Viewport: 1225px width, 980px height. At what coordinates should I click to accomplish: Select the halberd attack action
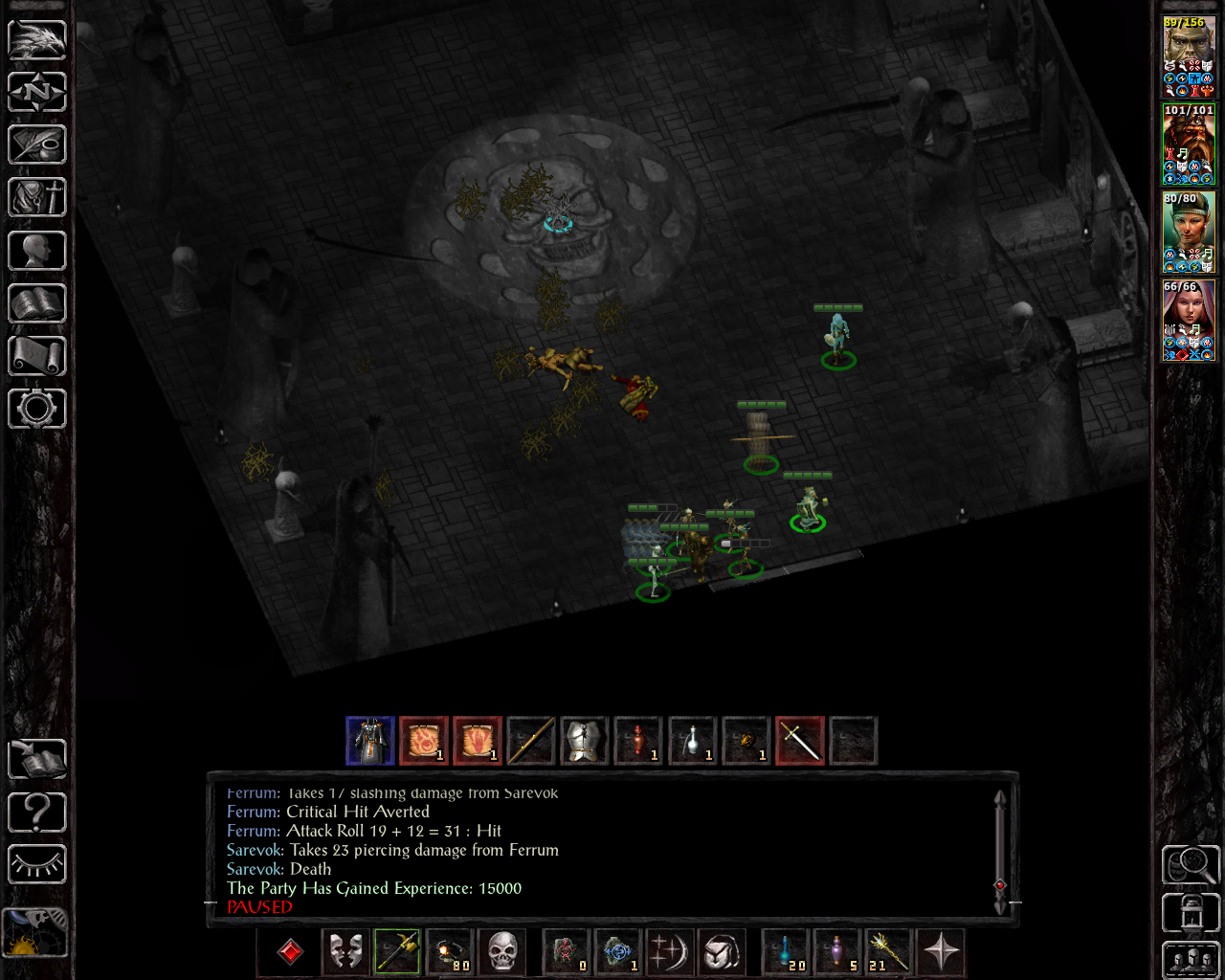coord(398,952)
